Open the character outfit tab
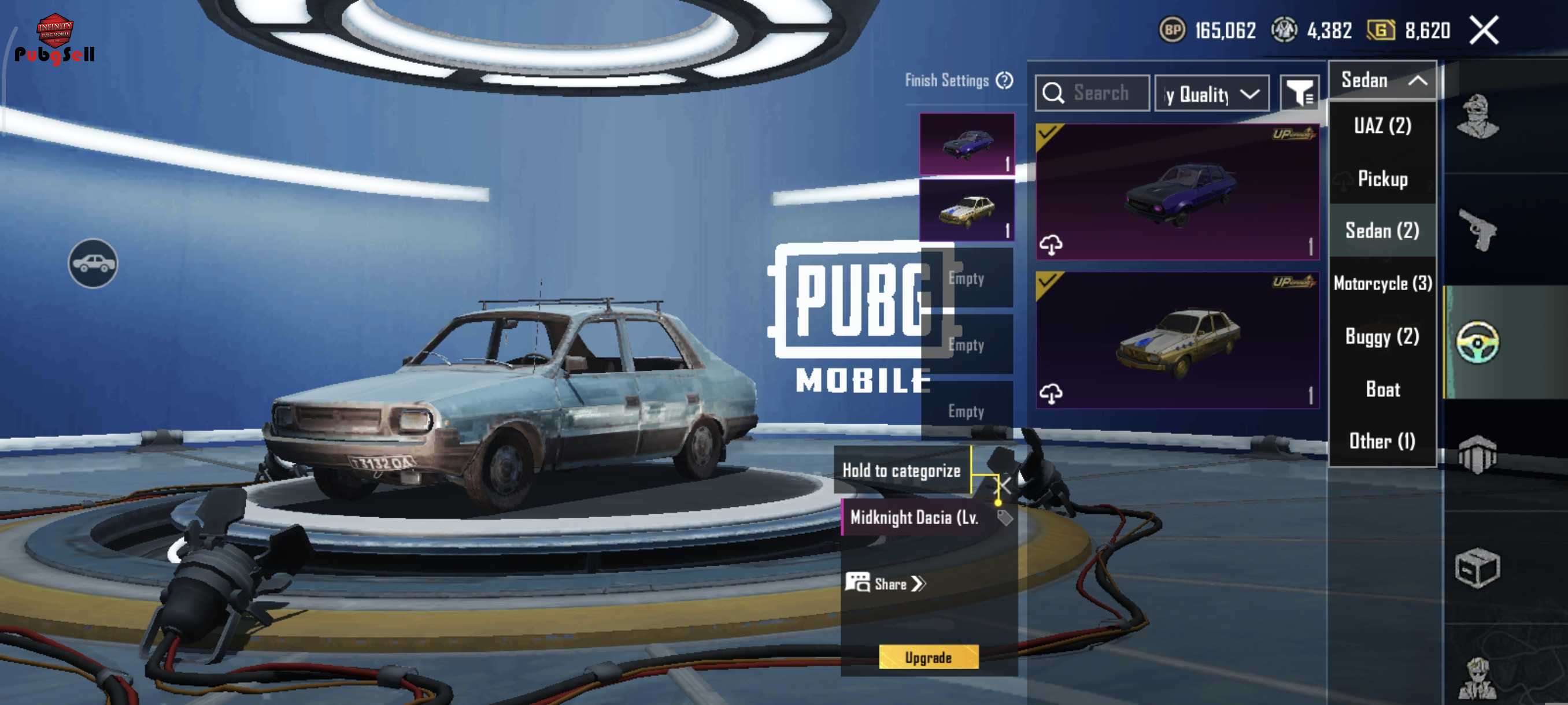The width and height of the screenshot is (1568, 705). tap(1477, 117)
